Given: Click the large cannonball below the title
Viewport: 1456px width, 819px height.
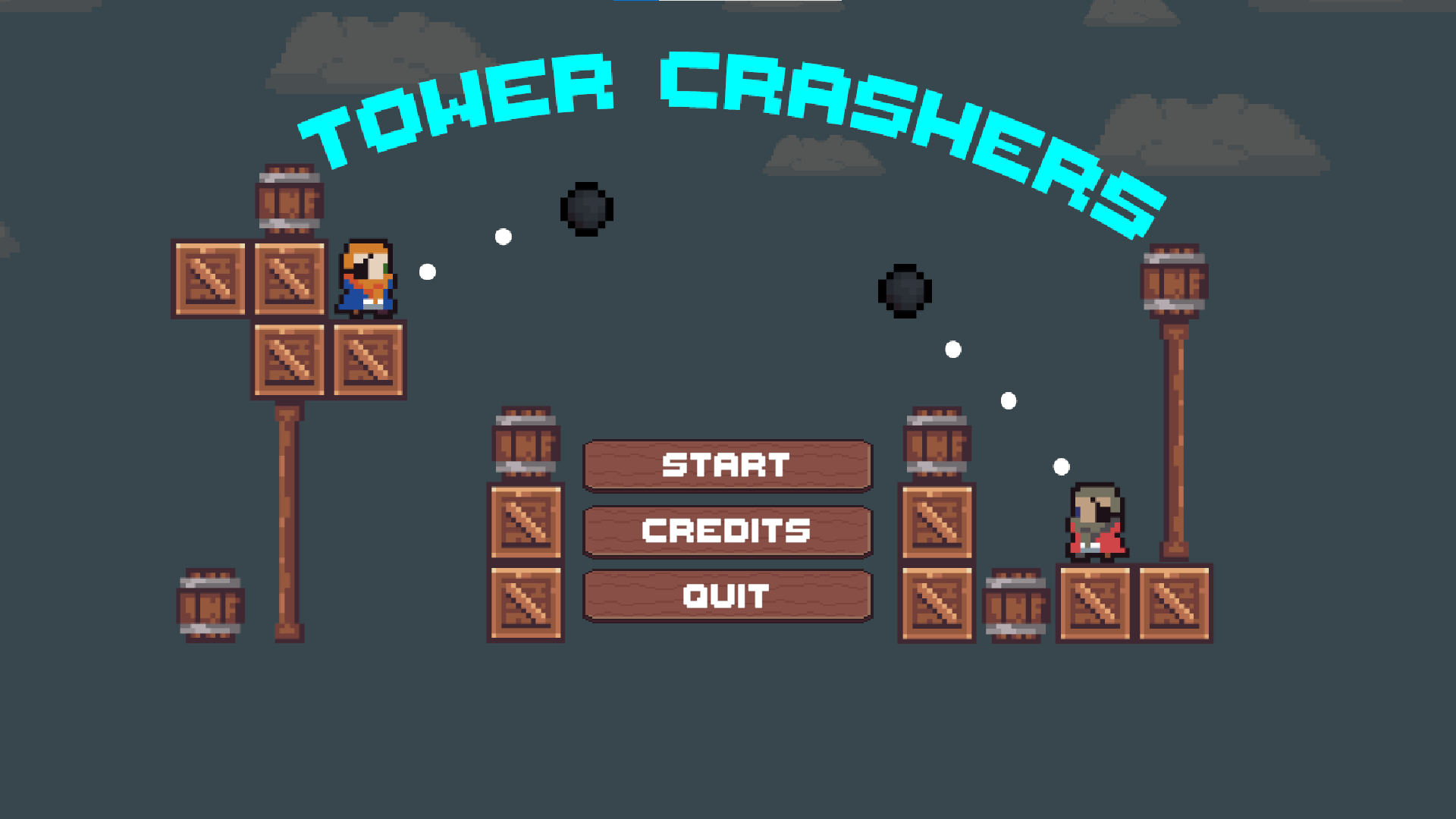Looking at the screenshot, I should (x=586, y=210).
